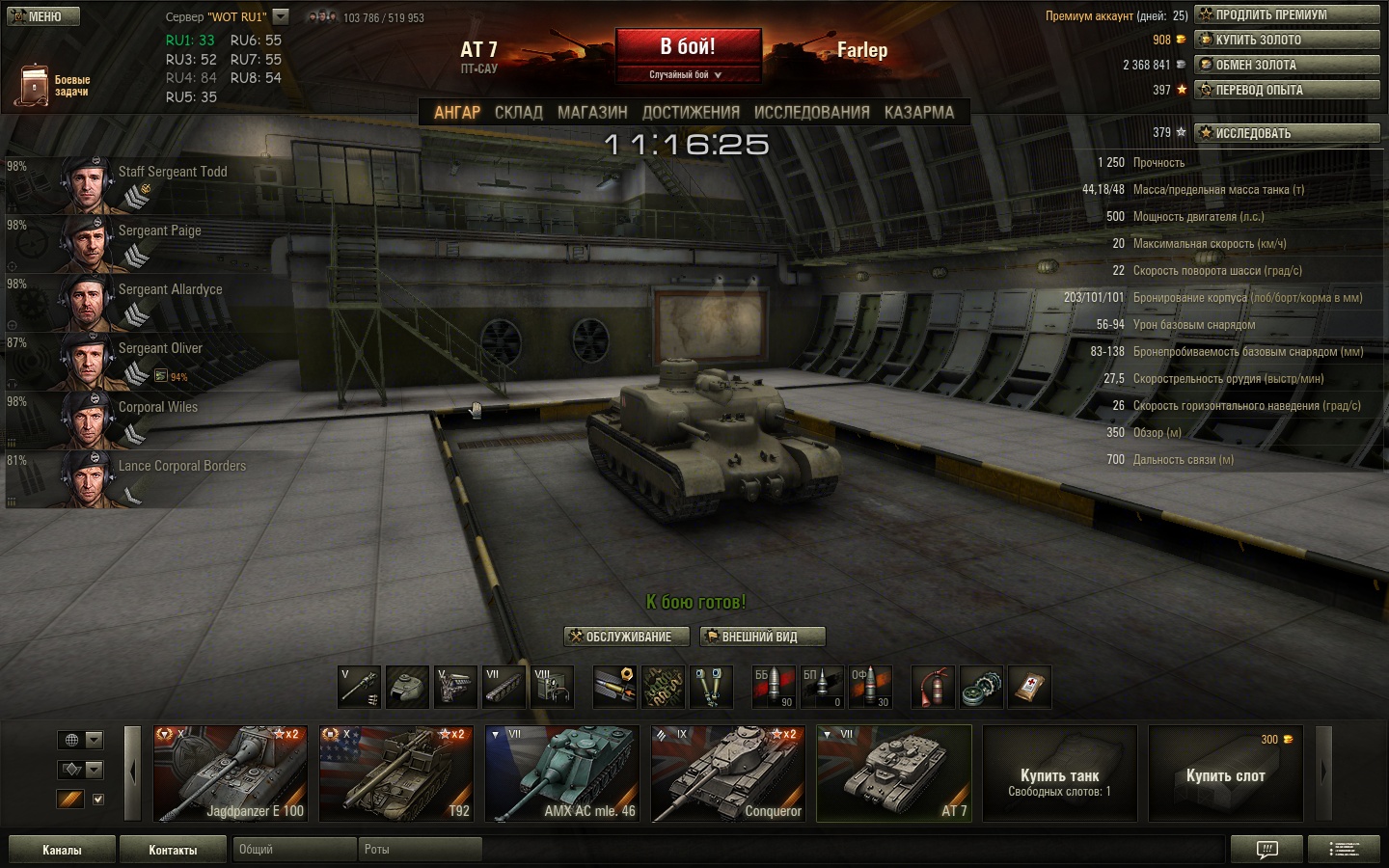Viewport: 1389px width, 868px height.
Task: Select ПЕРЕВОД ОПЫТА experience transfer
Action: (1287, 90)
